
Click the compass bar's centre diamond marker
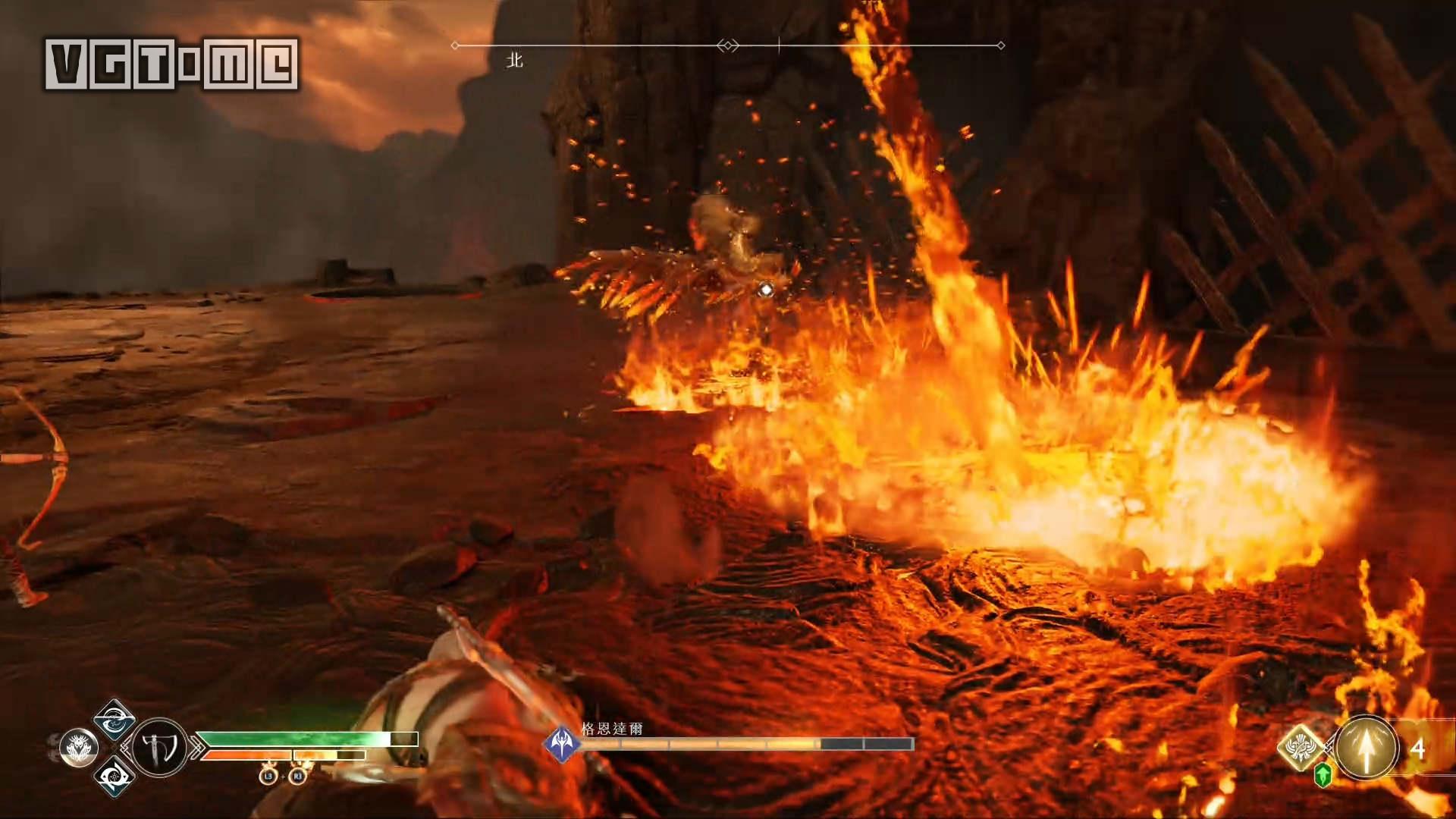coord(728,45)
